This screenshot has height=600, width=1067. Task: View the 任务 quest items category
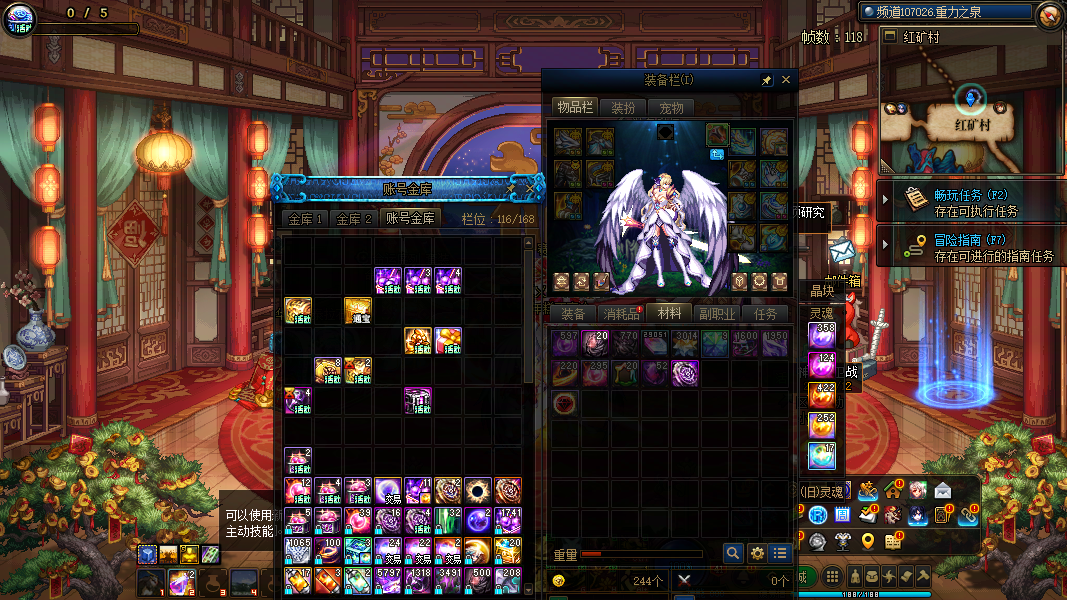click(x=765, y=314)
